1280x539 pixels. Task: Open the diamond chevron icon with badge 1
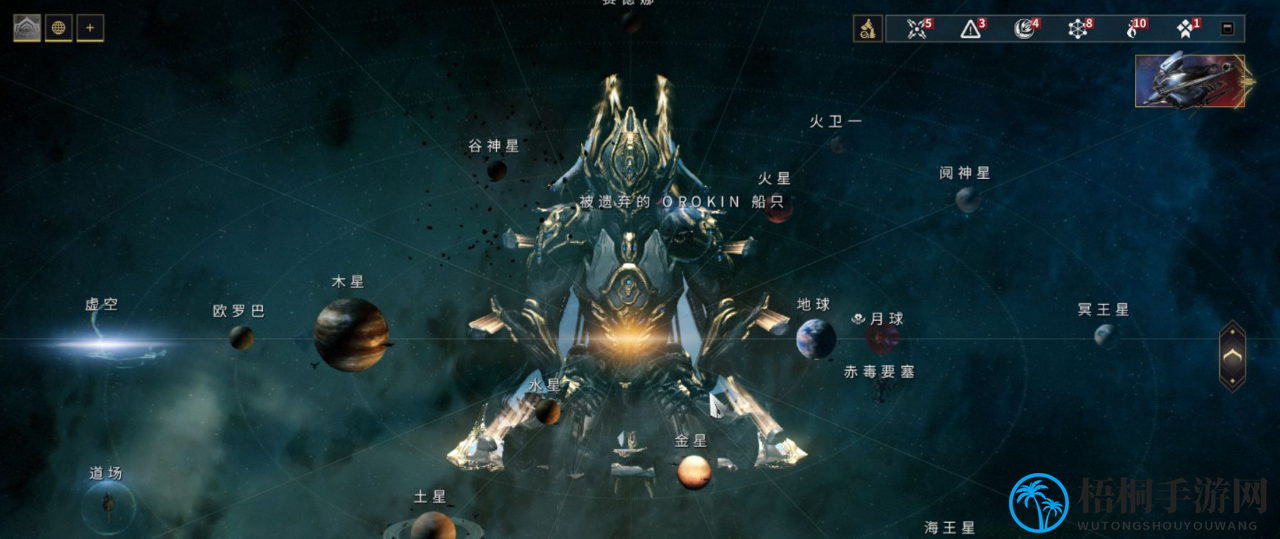[x=1185, y=29]
